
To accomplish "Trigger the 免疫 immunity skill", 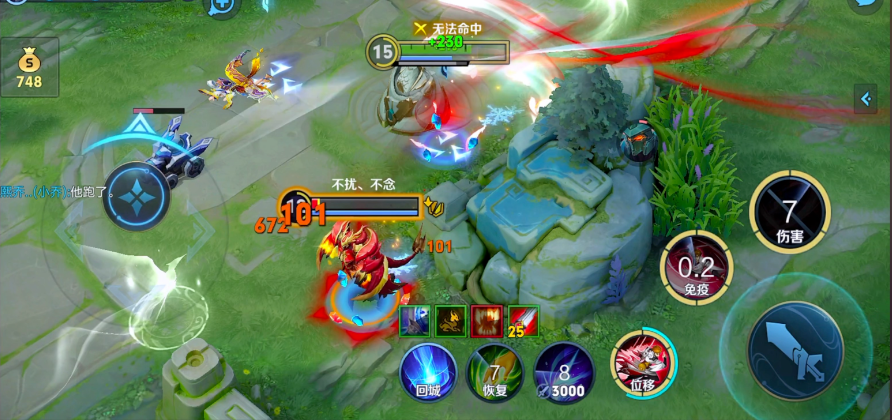I will [696, 267].
